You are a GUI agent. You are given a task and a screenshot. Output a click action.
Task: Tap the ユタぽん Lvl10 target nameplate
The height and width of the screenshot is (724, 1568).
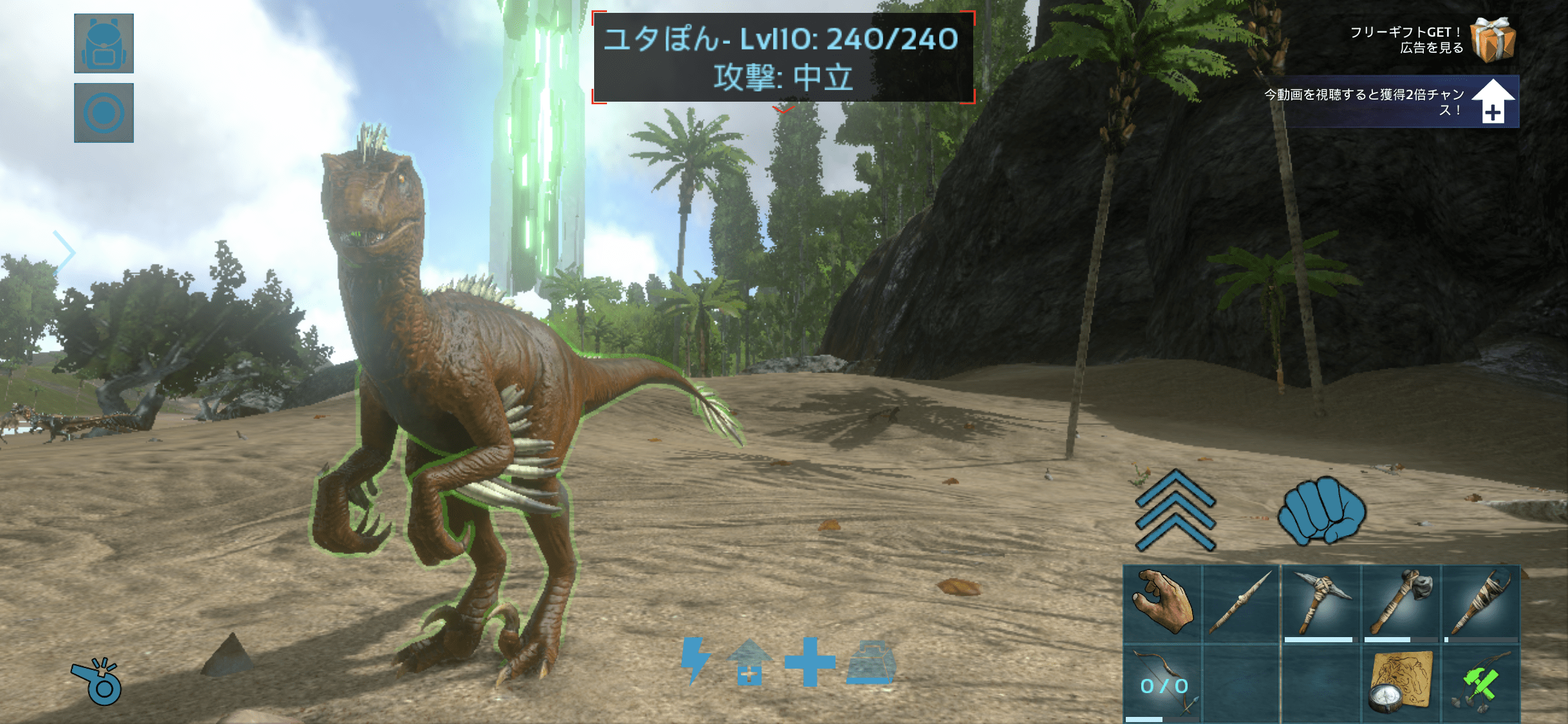783,57
